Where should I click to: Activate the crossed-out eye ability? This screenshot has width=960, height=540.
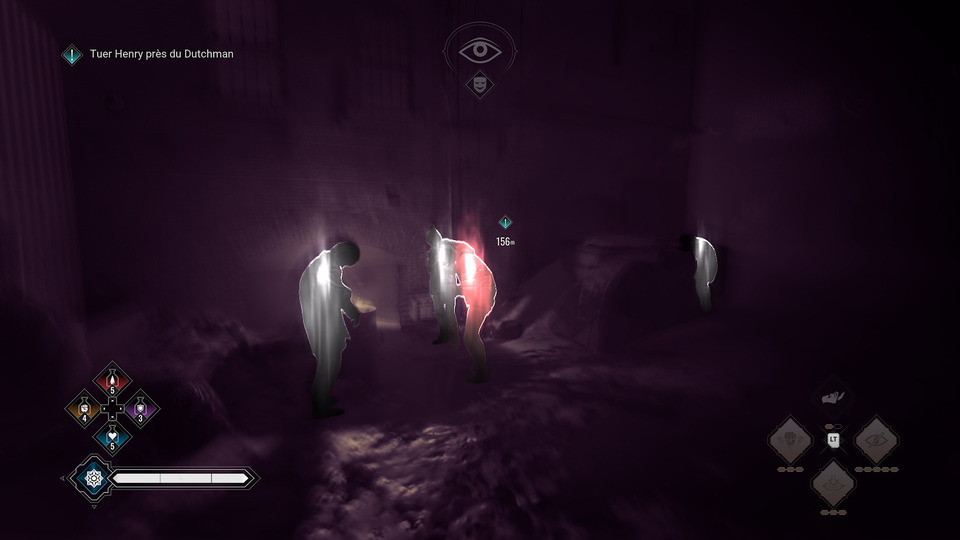pos(876,439)
